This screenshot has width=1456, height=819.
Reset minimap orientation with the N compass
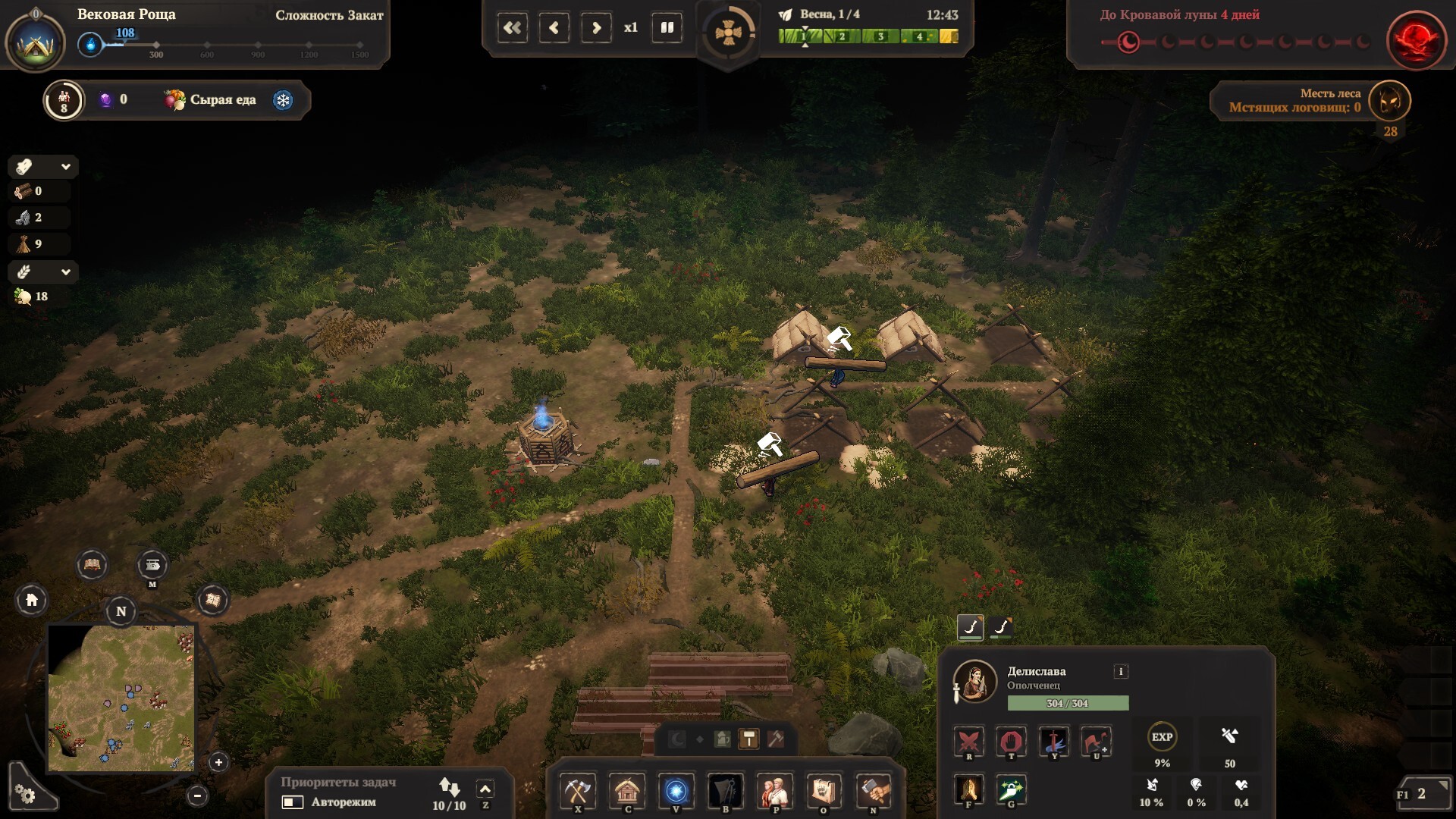tap(121, 611)
